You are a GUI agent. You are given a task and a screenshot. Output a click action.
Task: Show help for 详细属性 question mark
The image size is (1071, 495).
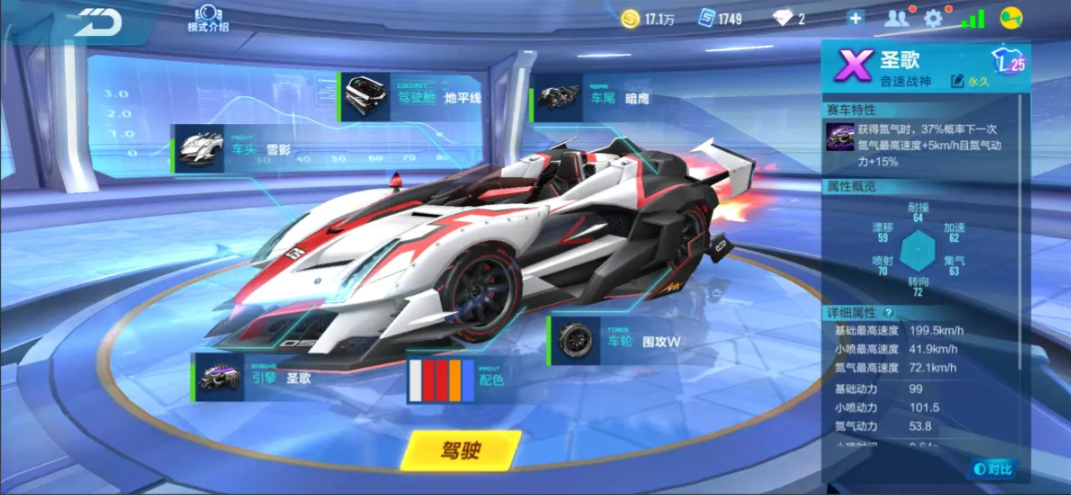tap(887, 313)
